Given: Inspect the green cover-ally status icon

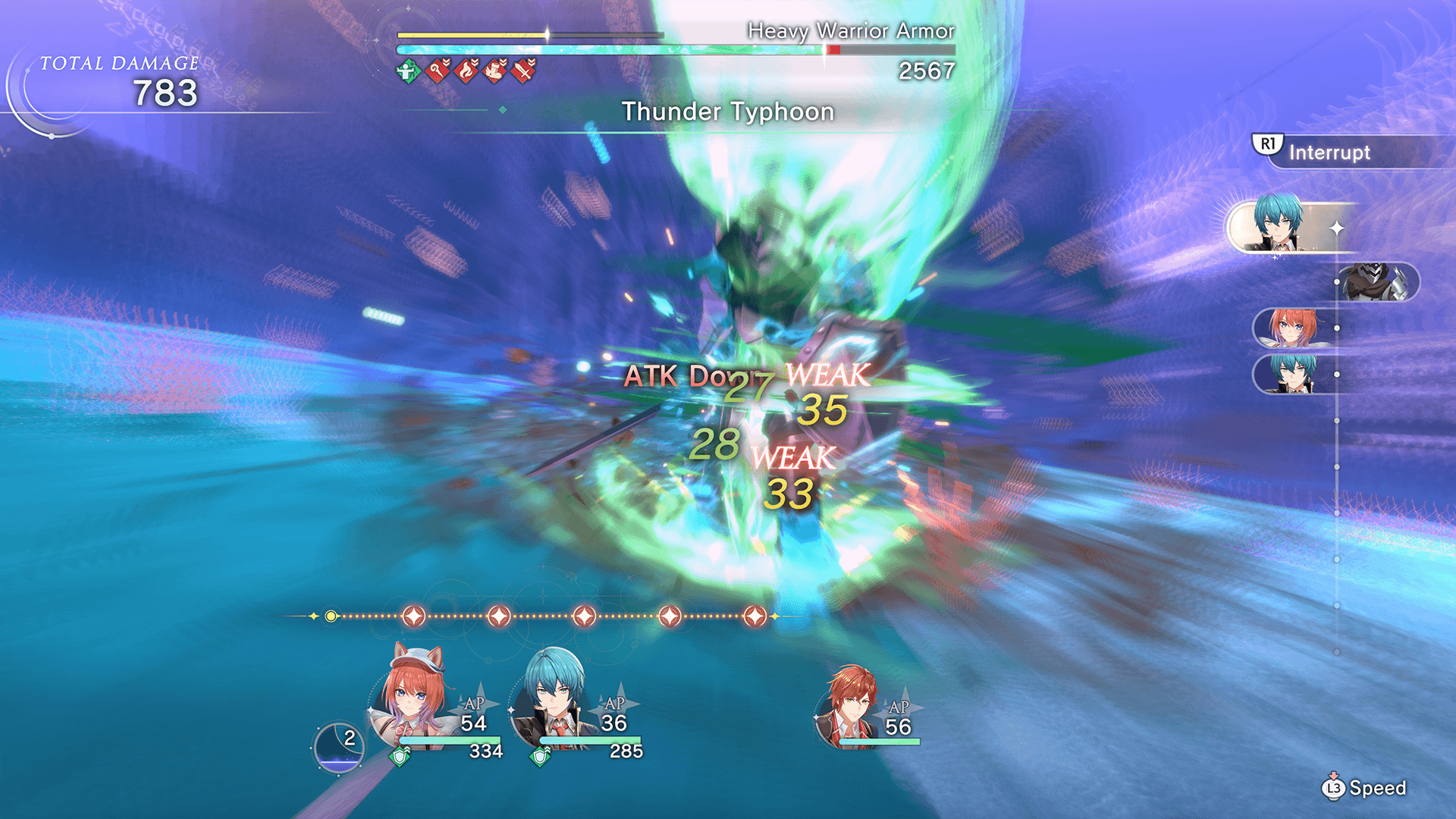Looking at the screenshot, I should click(408, 71).
